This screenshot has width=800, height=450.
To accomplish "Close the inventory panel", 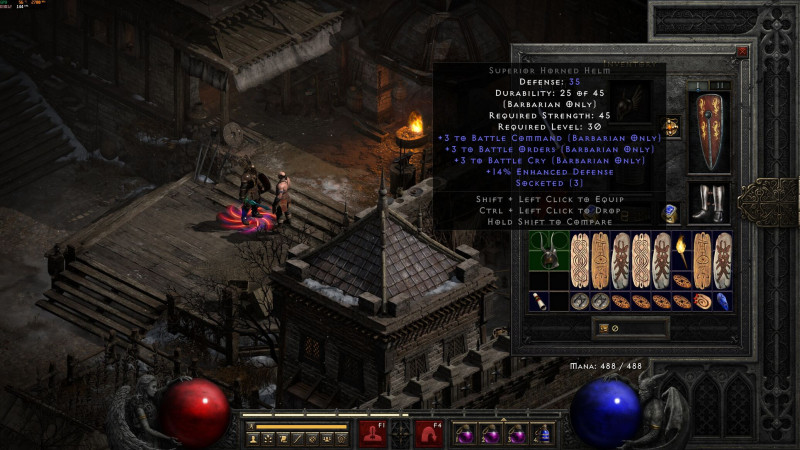I will (741, 50).
